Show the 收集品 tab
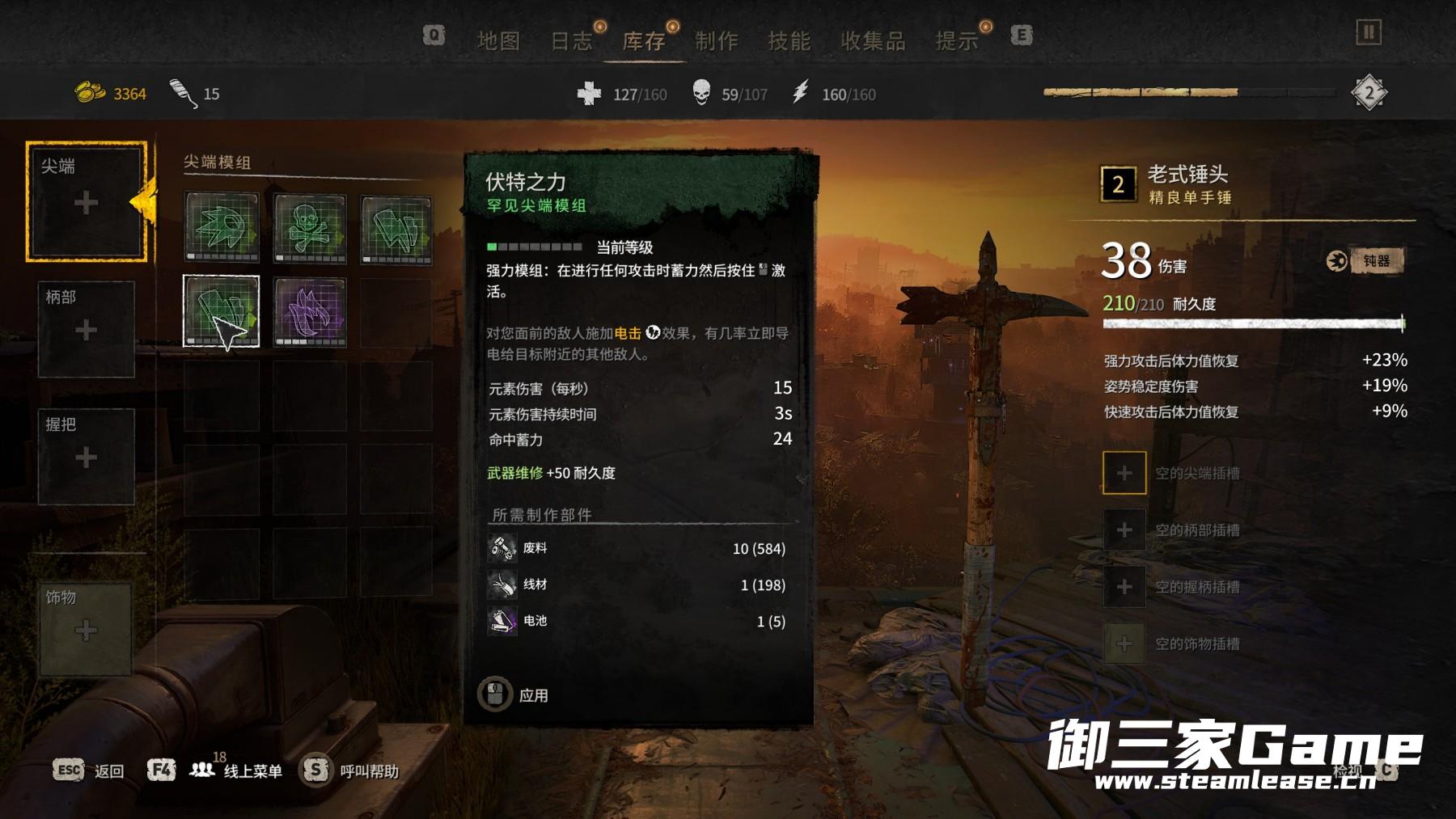 pos(873,40)
